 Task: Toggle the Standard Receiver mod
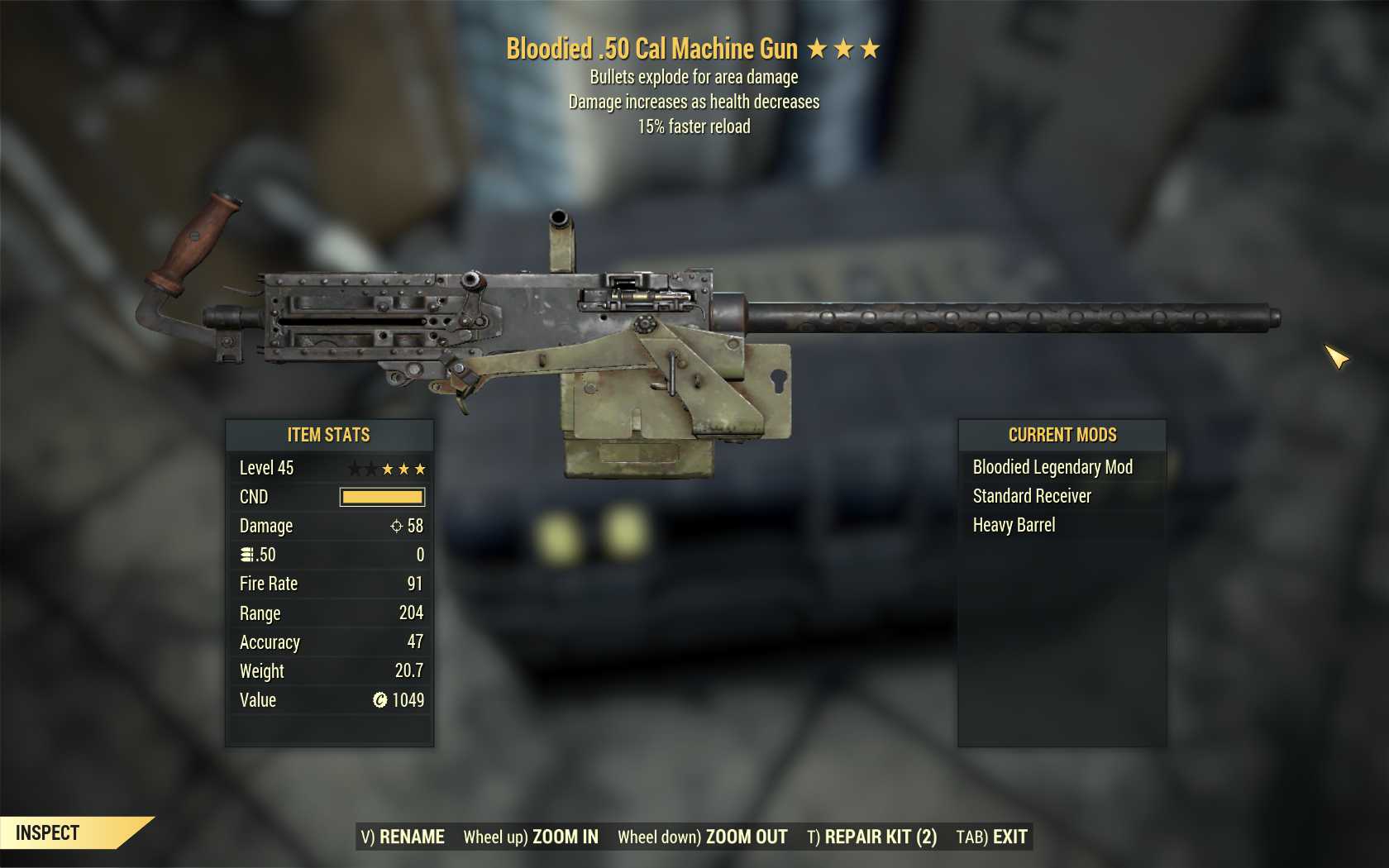(x=1032, y=496)
